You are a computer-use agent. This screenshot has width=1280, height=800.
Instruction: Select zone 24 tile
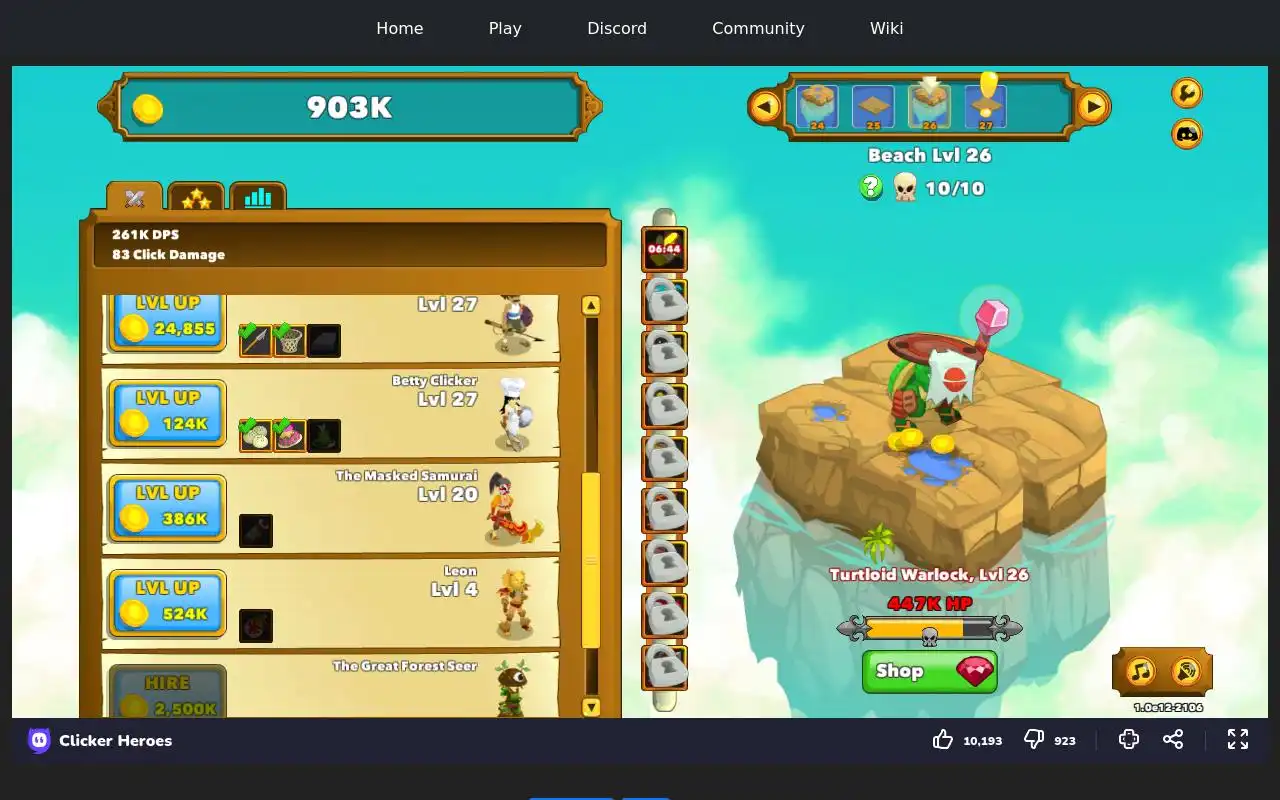pyautogui.click(x=817, y=106)
